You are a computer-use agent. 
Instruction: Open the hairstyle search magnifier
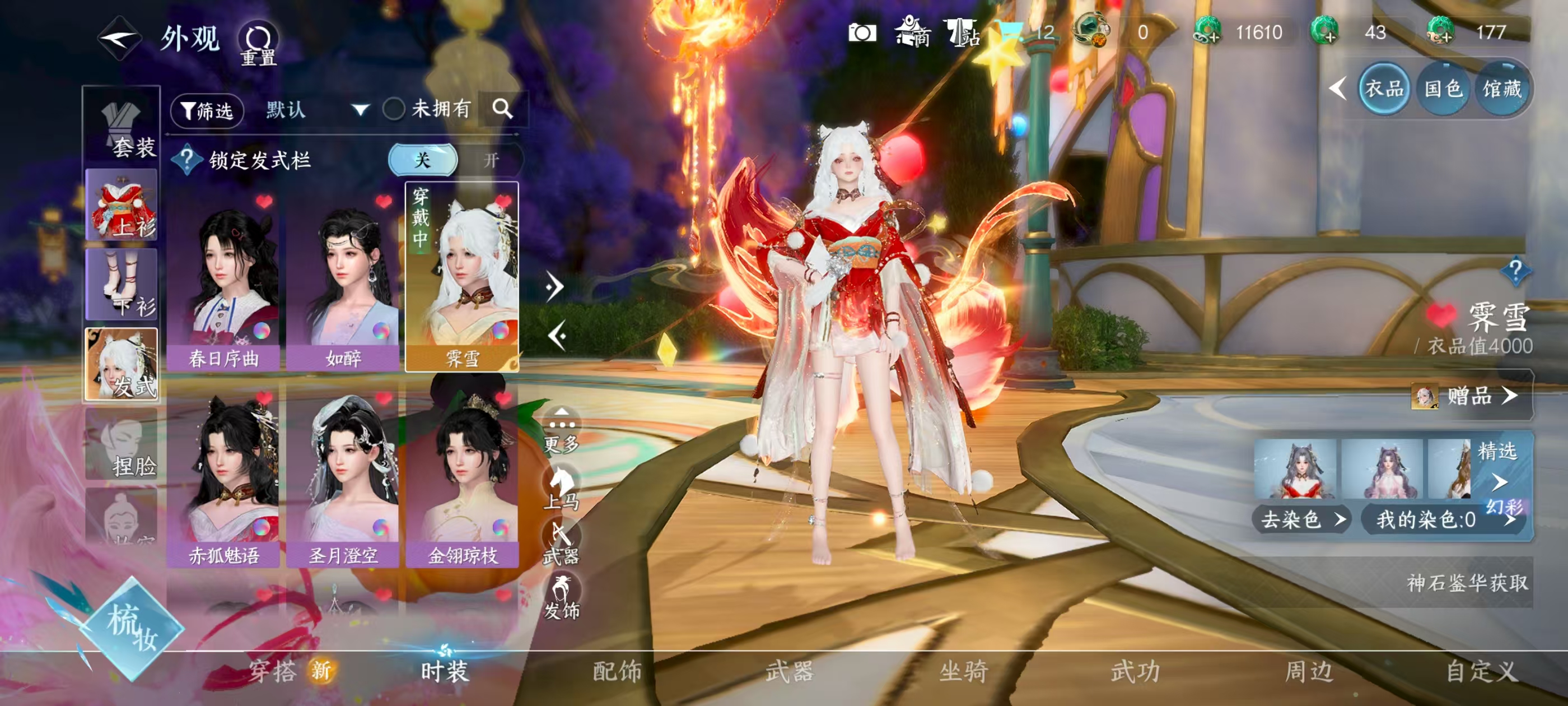pyautogui.click(x=502, y=110)
